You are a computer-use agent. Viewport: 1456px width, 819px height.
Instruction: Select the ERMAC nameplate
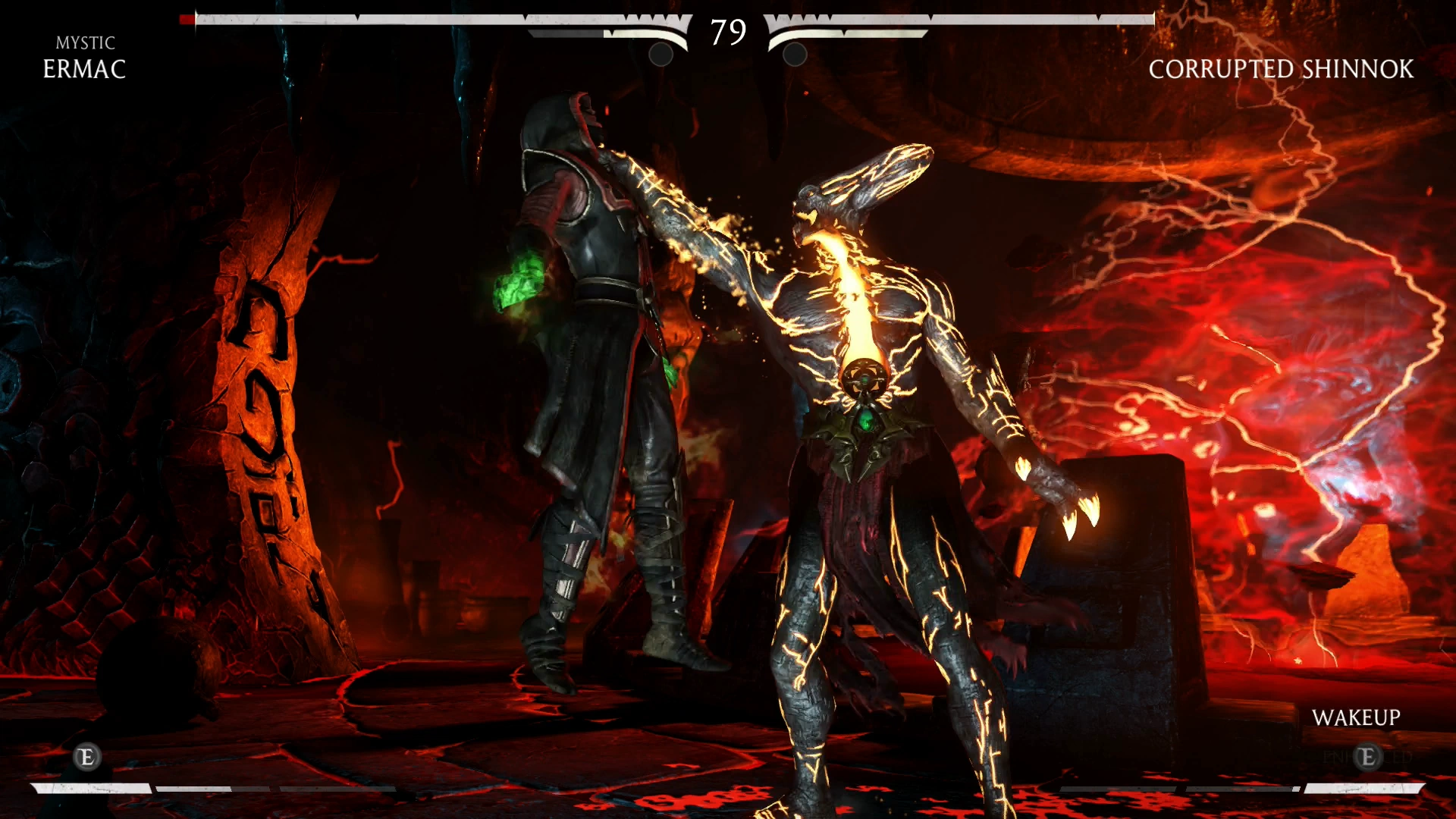click(85, 71)
